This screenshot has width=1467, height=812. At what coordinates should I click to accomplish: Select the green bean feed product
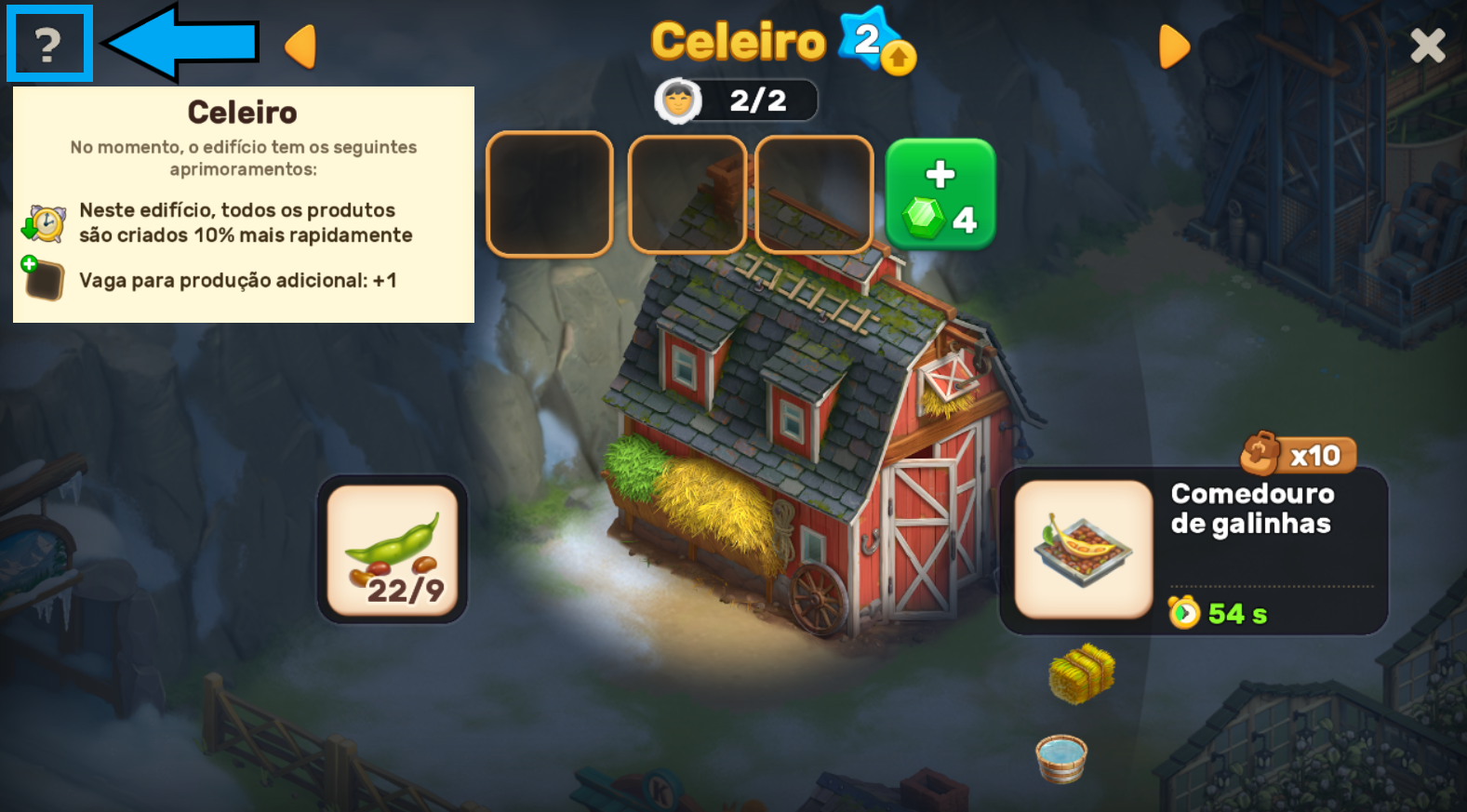pos(392,550)
